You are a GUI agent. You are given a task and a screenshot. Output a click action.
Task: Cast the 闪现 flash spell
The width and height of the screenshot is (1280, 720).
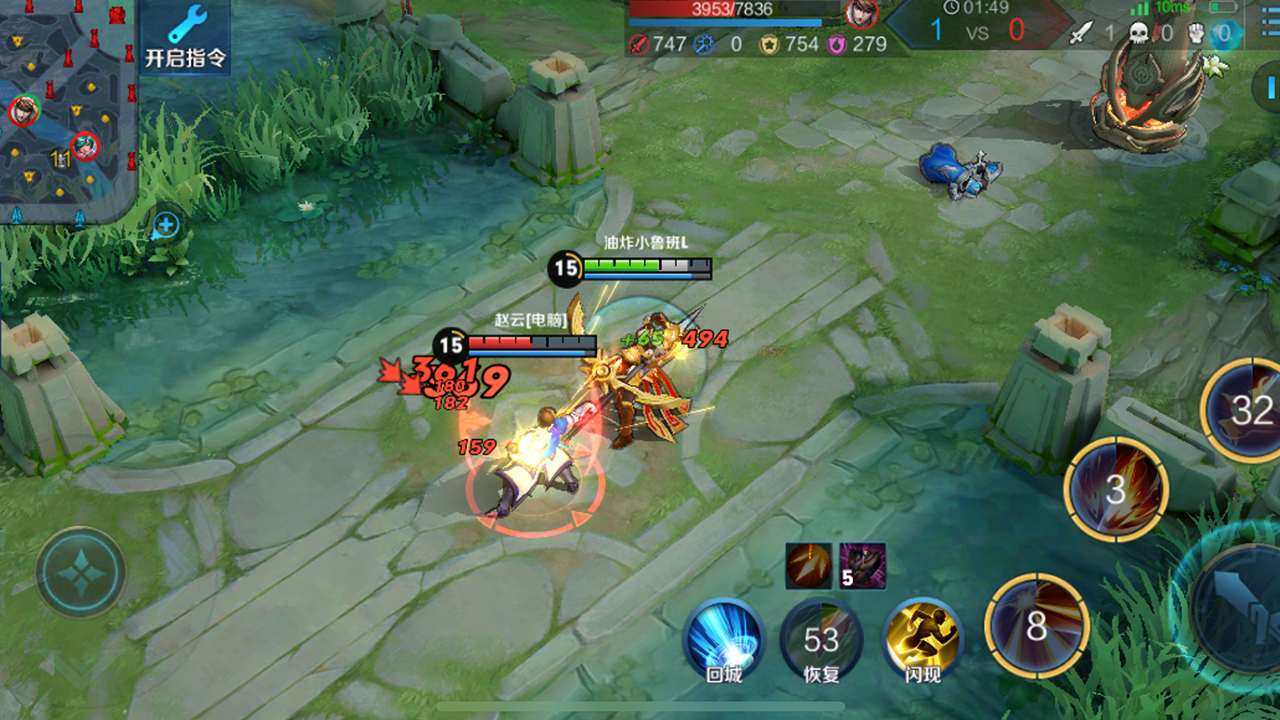pyautogui.click(x=922, y=638)
